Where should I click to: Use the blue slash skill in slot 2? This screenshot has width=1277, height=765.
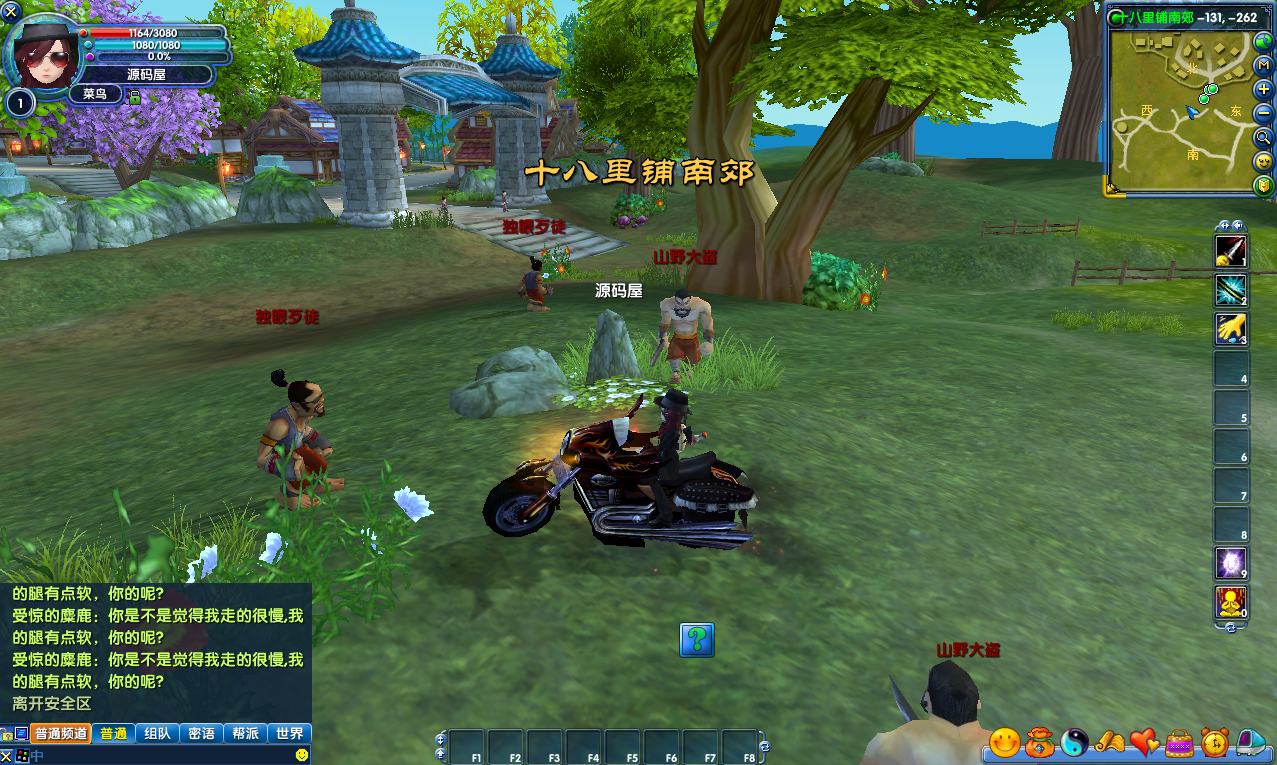(x=1230, y=290)
